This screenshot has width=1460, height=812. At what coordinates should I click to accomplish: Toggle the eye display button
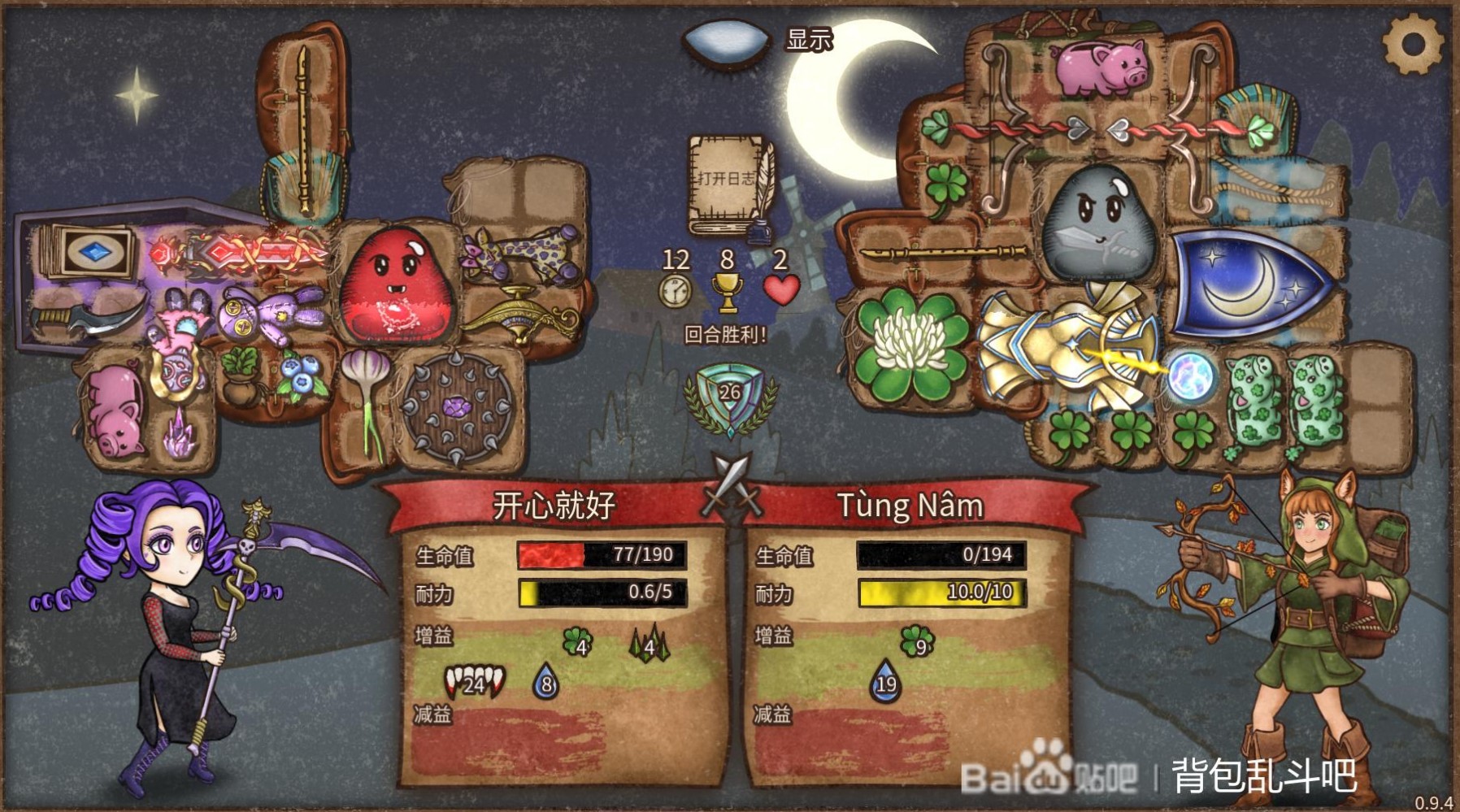coord(726,41)
